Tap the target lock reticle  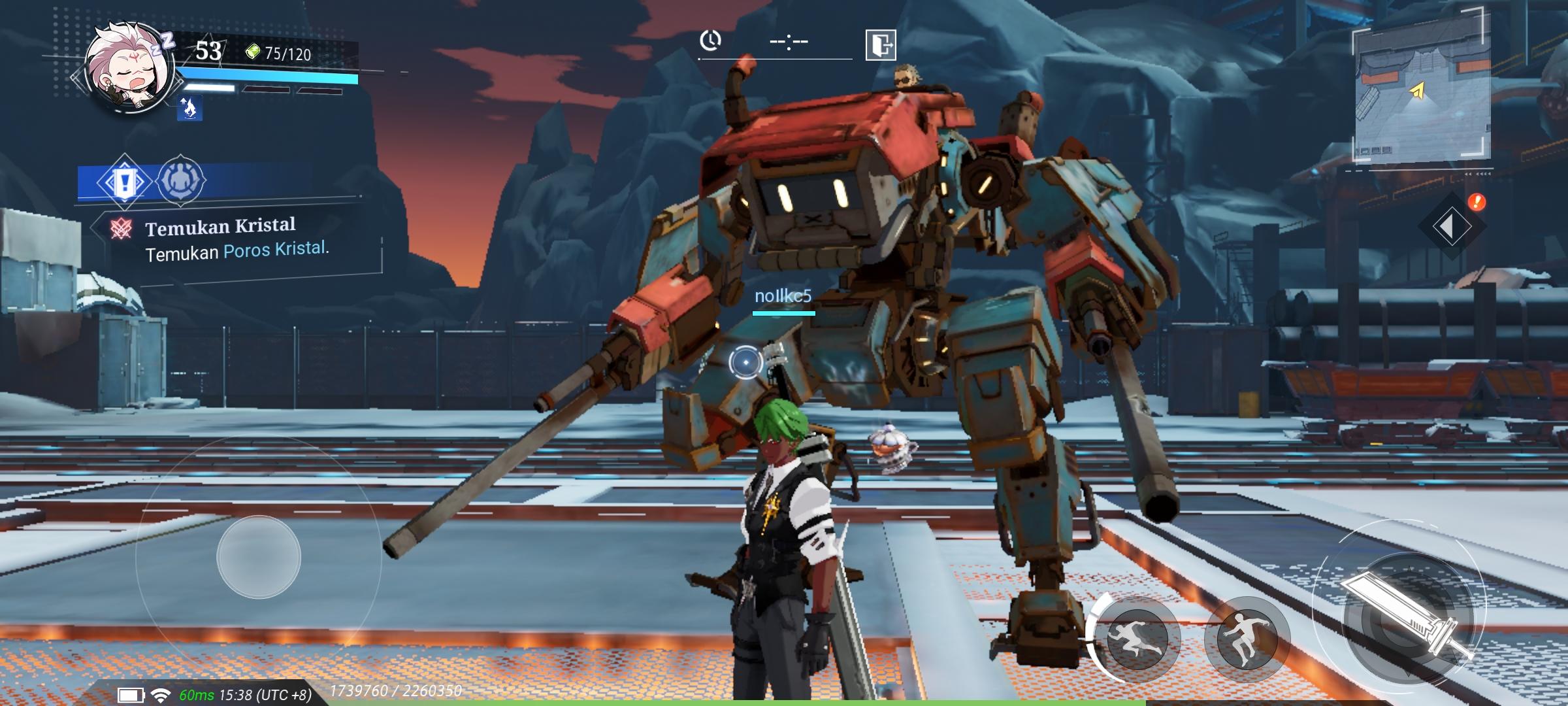click(x=745, y=361)
